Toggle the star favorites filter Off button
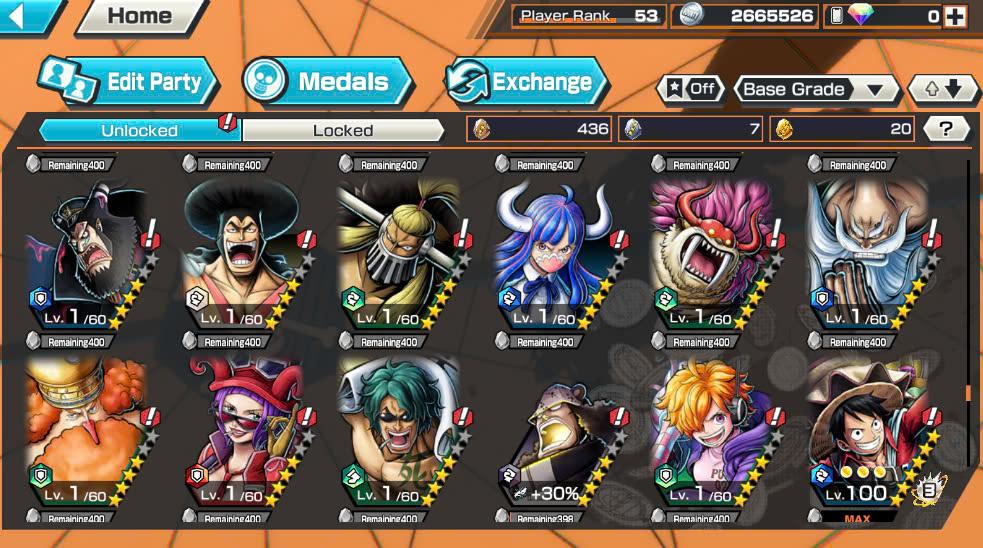The width and height of the screenshot is (983, 548). 691,89
